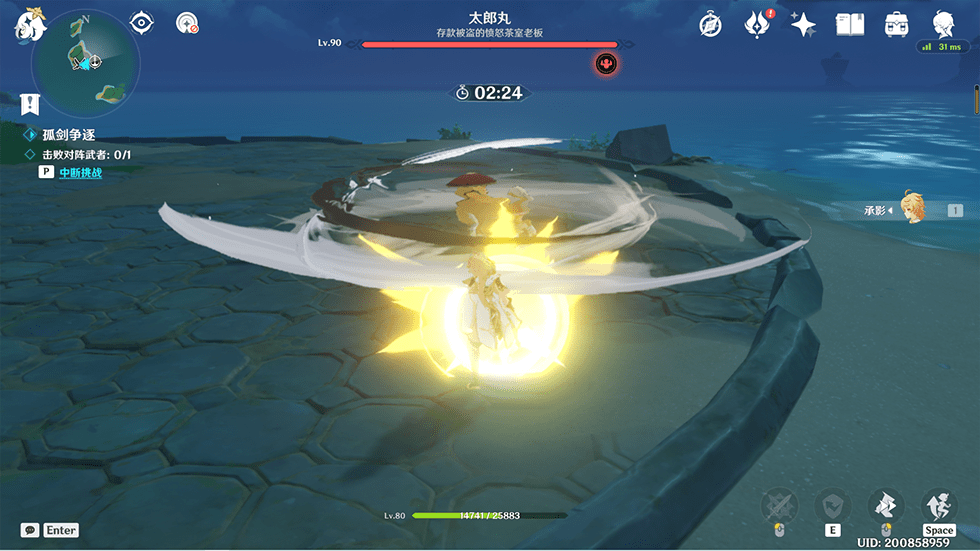Open the book-shaped handbook icon

point(849,24)
